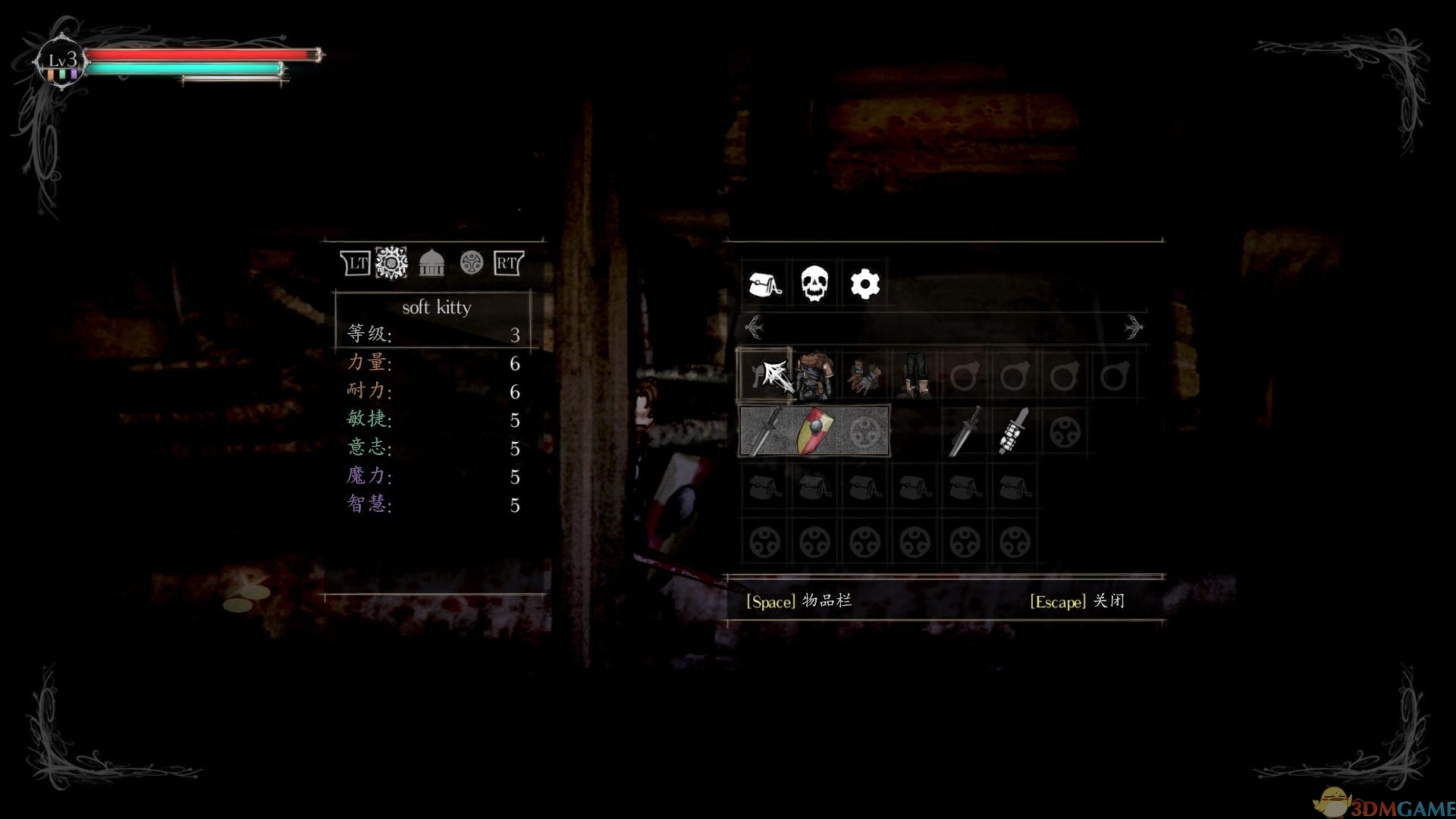Select the sword in the highlighted loadout
The image size is (1456, 819).
tap(764, 431)
